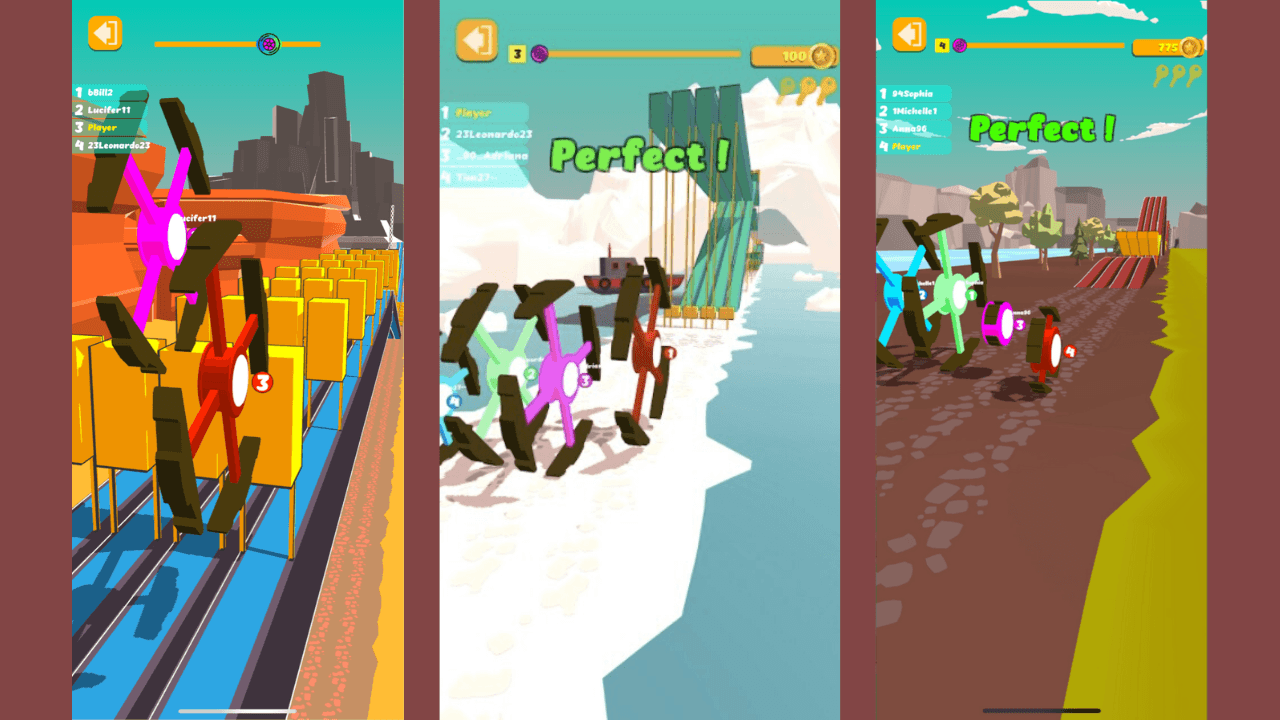
Task: Expand the level 4 badge in the right panel
Action: click(941, 45)
